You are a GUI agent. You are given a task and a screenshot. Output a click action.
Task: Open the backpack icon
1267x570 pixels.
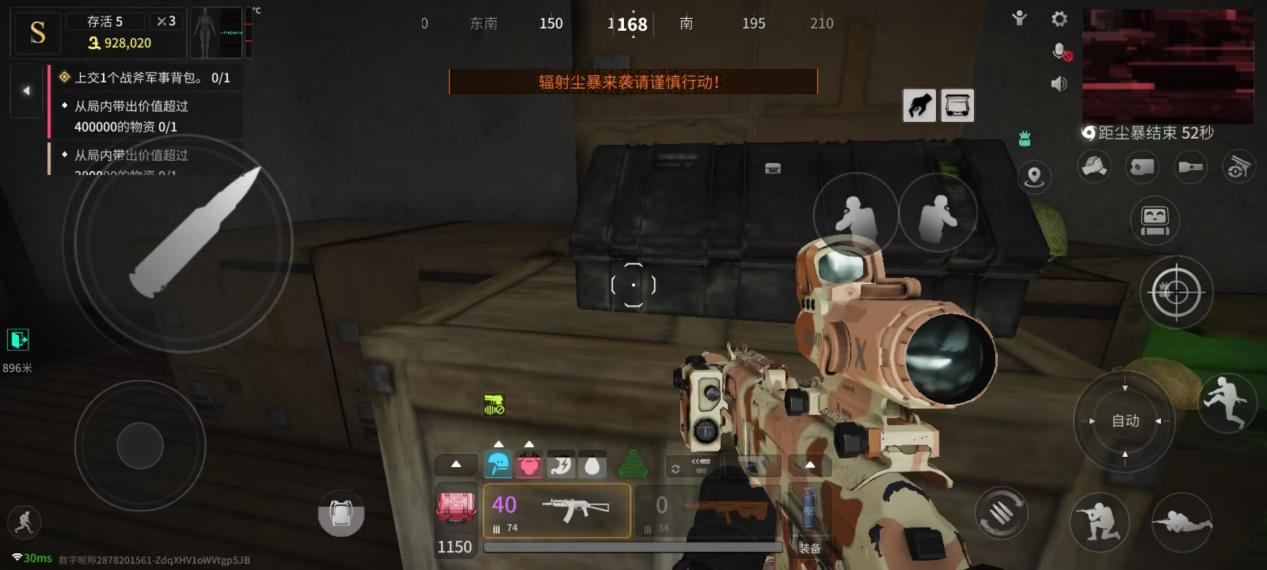tap(341, 514)
